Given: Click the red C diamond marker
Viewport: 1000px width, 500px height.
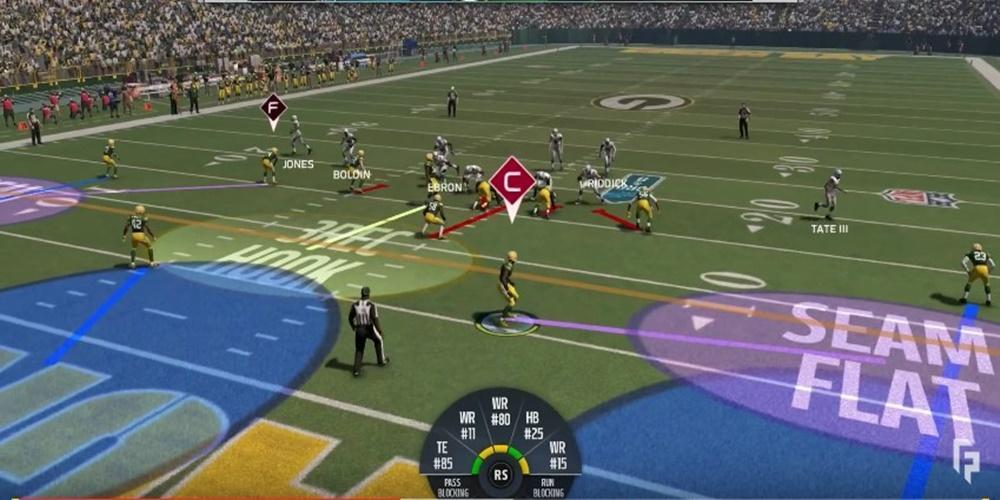Looking at the screenshot, I should tap(513, 182).
